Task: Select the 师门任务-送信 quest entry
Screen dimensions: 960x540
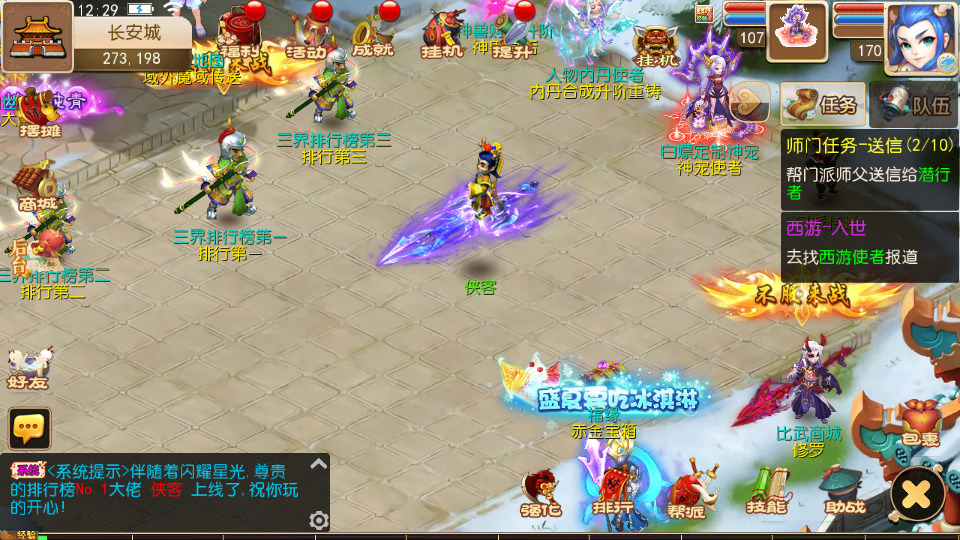Action: click(868, 168)
